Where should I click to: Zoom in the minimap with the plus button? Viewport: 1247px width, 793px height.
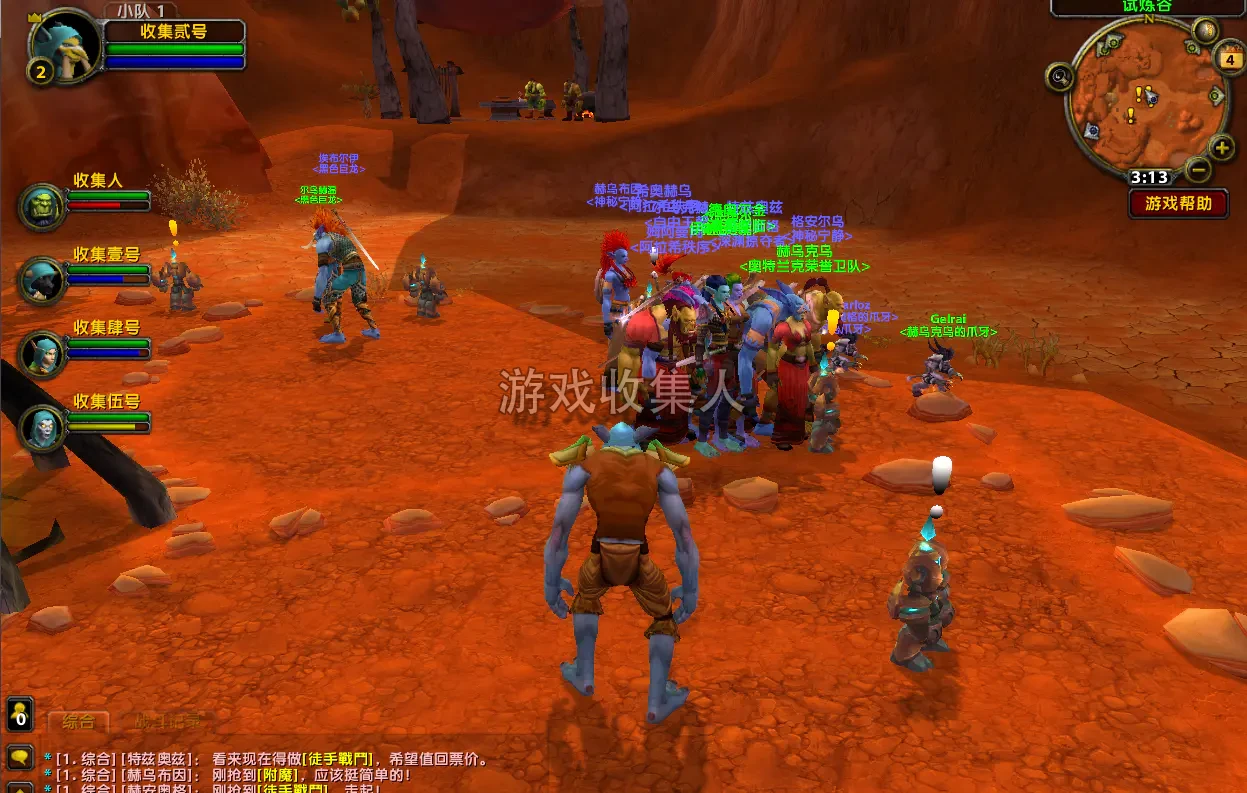(x=1222, y=149)
